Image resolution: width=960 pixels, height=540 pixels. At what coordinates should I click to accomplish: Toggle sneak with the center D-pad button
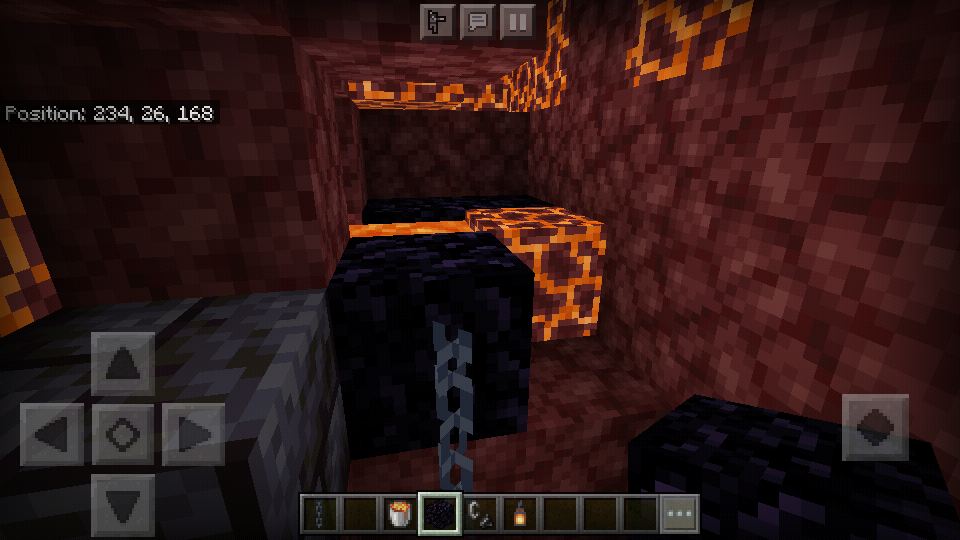[x=123, y=434]
